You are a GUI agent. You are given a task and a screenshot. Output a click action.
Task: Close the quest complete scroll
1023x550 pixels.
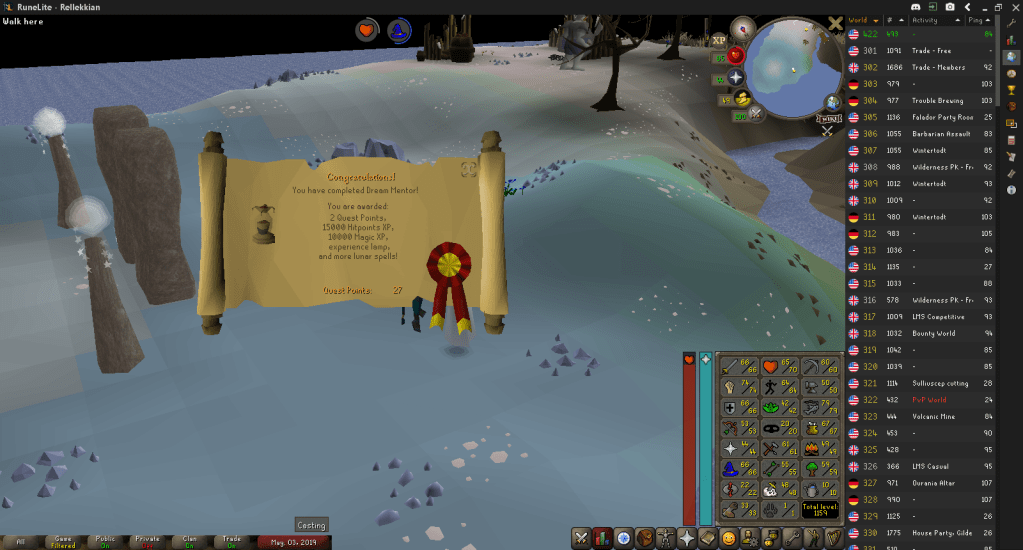coord(468,169)
